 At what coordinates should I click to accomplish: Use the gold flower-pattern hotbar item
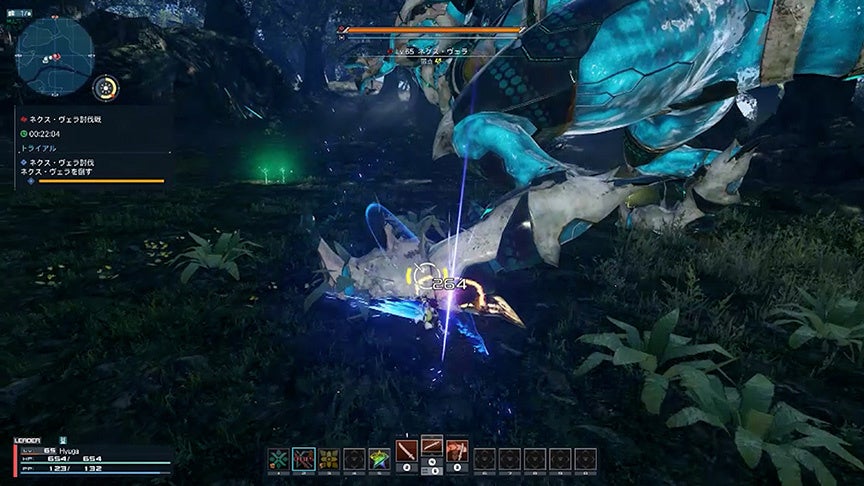tap(329, 459)
